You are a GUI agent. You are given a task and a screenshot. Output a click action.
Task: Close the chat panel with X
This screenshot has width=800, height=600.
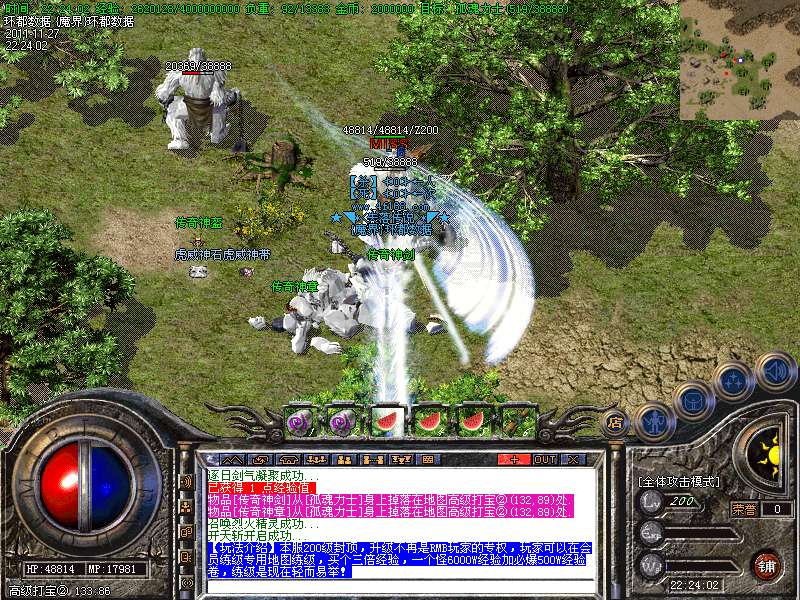click(x=573, y=459)
